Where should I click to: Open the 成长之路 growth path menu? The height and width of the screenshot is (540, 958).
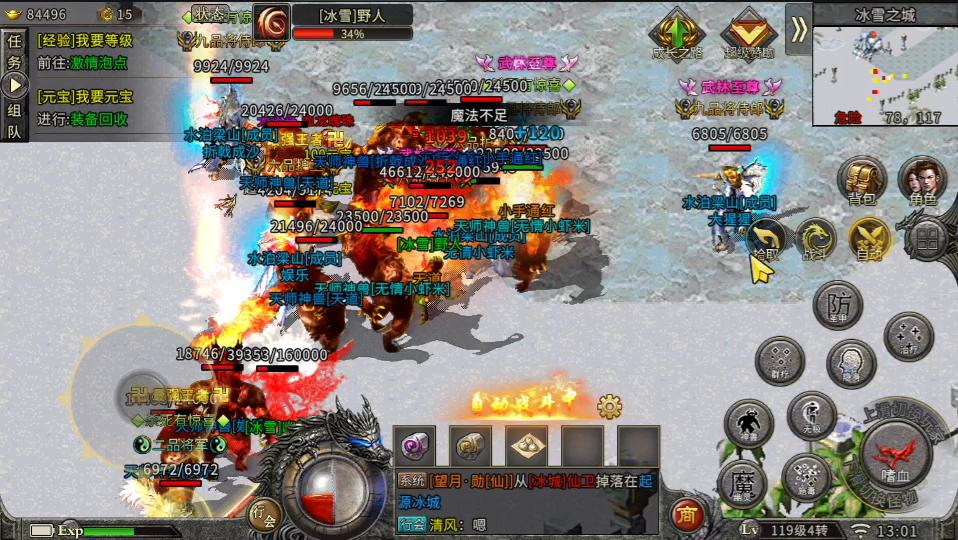point(679,34)
